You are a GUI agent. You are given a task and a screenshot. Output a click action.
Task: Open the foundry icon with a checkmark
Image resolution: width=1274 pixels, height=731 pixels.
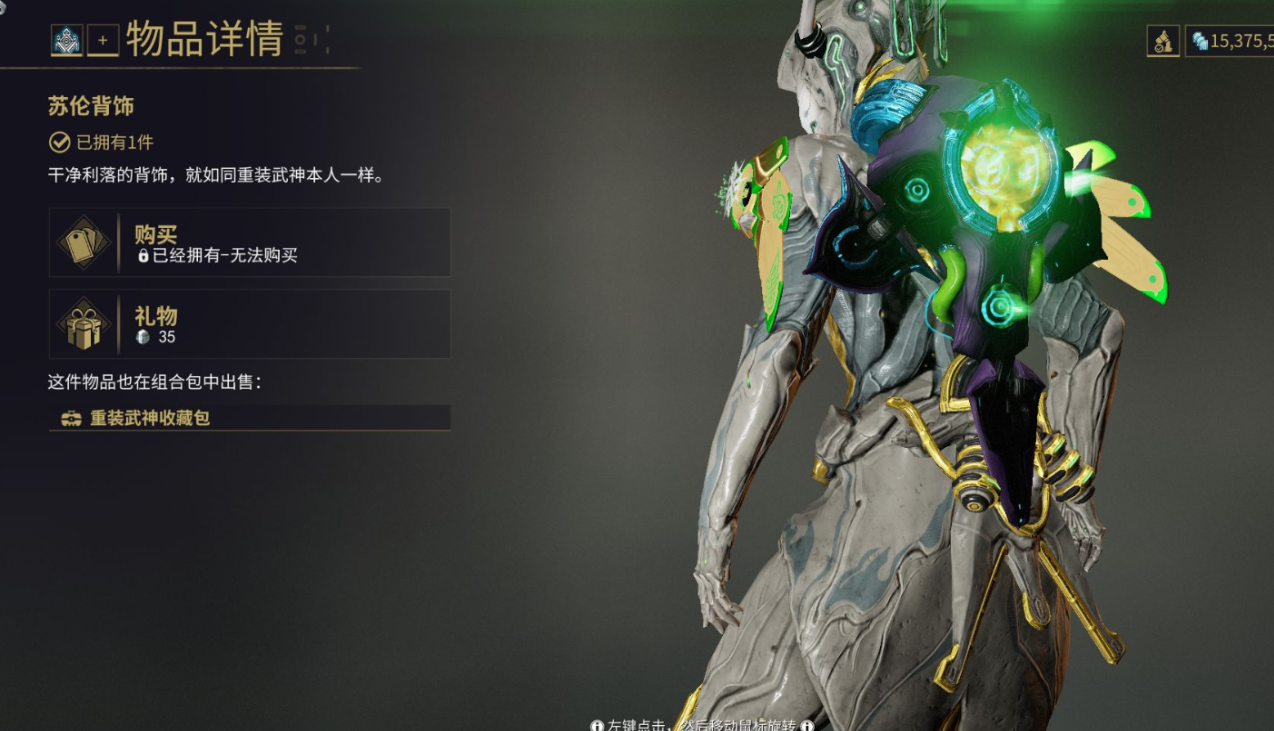click(x=1162, y=41)
